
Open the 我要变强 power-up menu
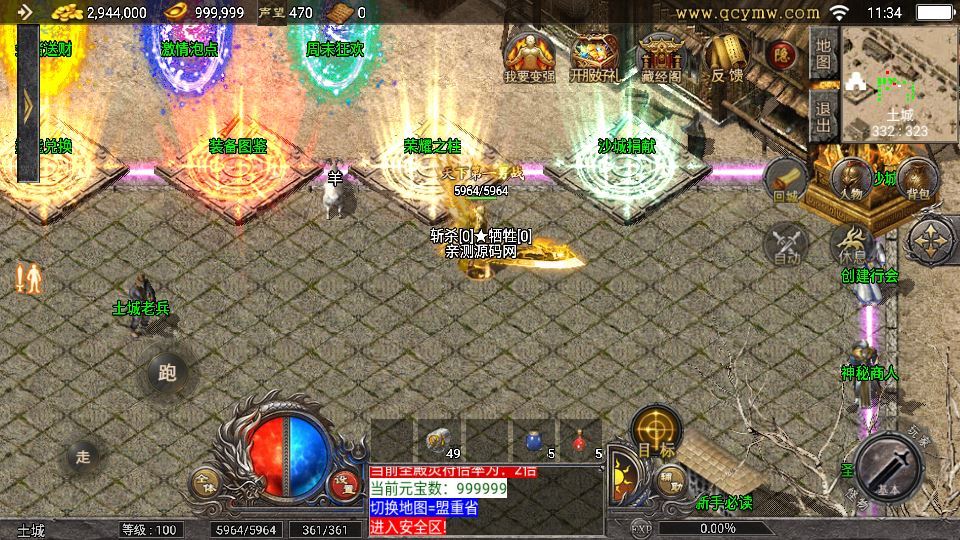pyautogui.click(x=529, y=56)
